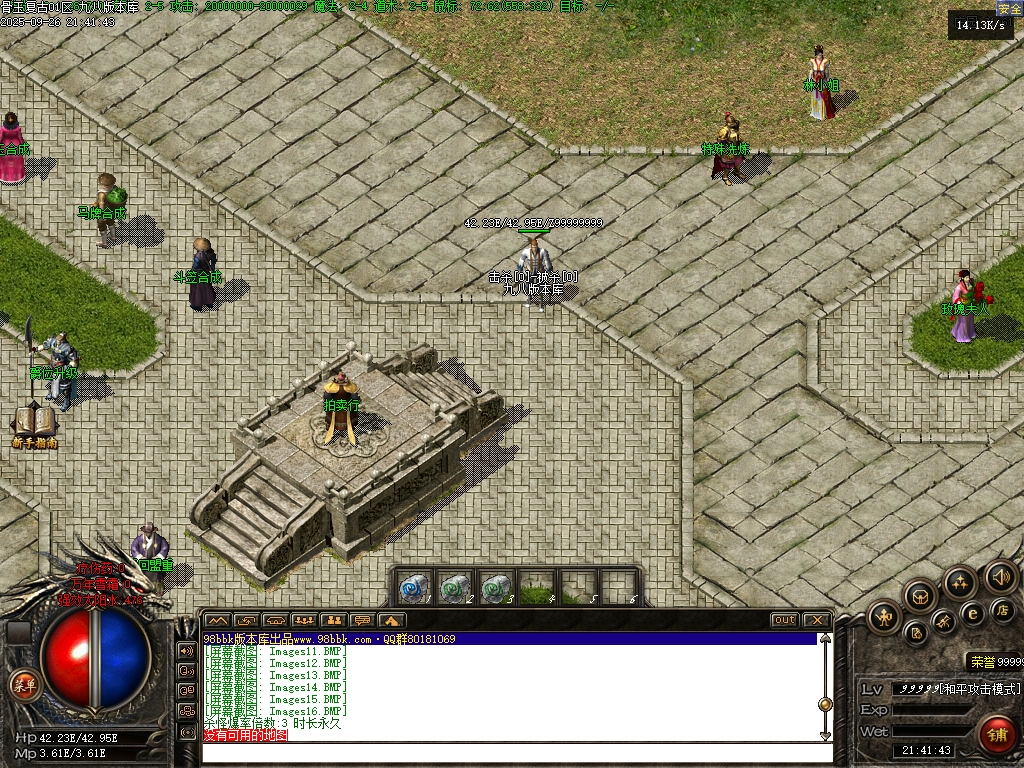The width and height of the screenshot is (1024, 768).
Task: Click the round 菜单 menu button
Action: tap(23, 685)
